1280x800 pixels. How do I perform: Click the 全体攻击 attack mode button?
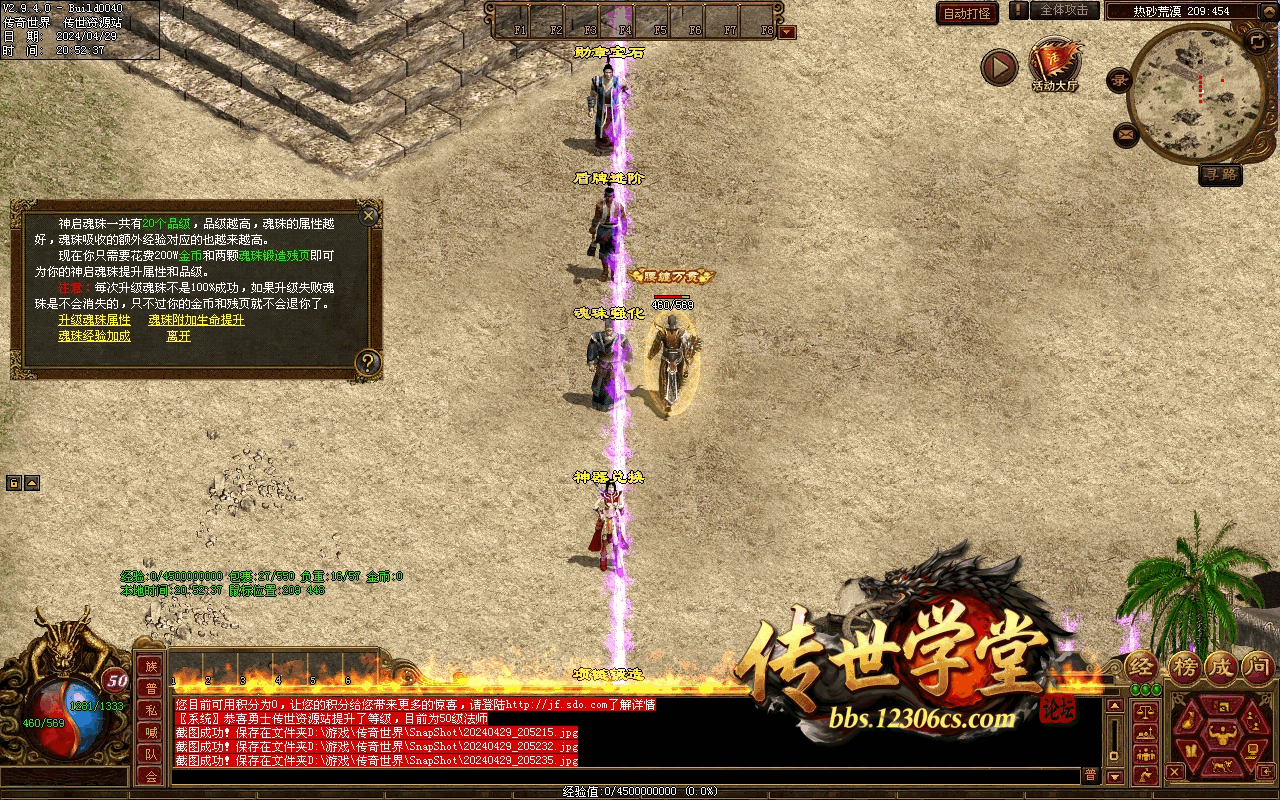coord(1064,10)
